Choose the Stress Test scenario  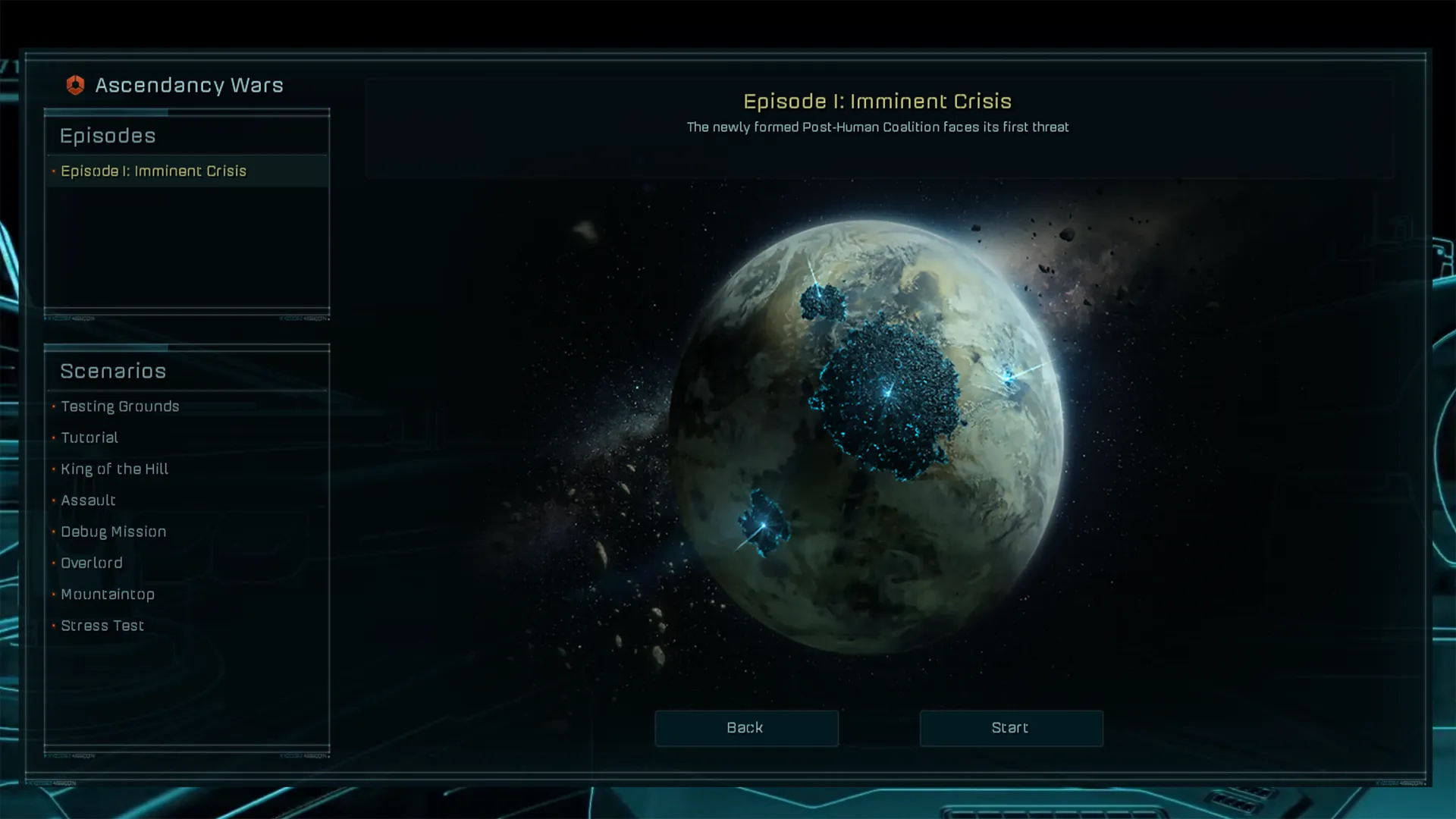click(102, 626)
